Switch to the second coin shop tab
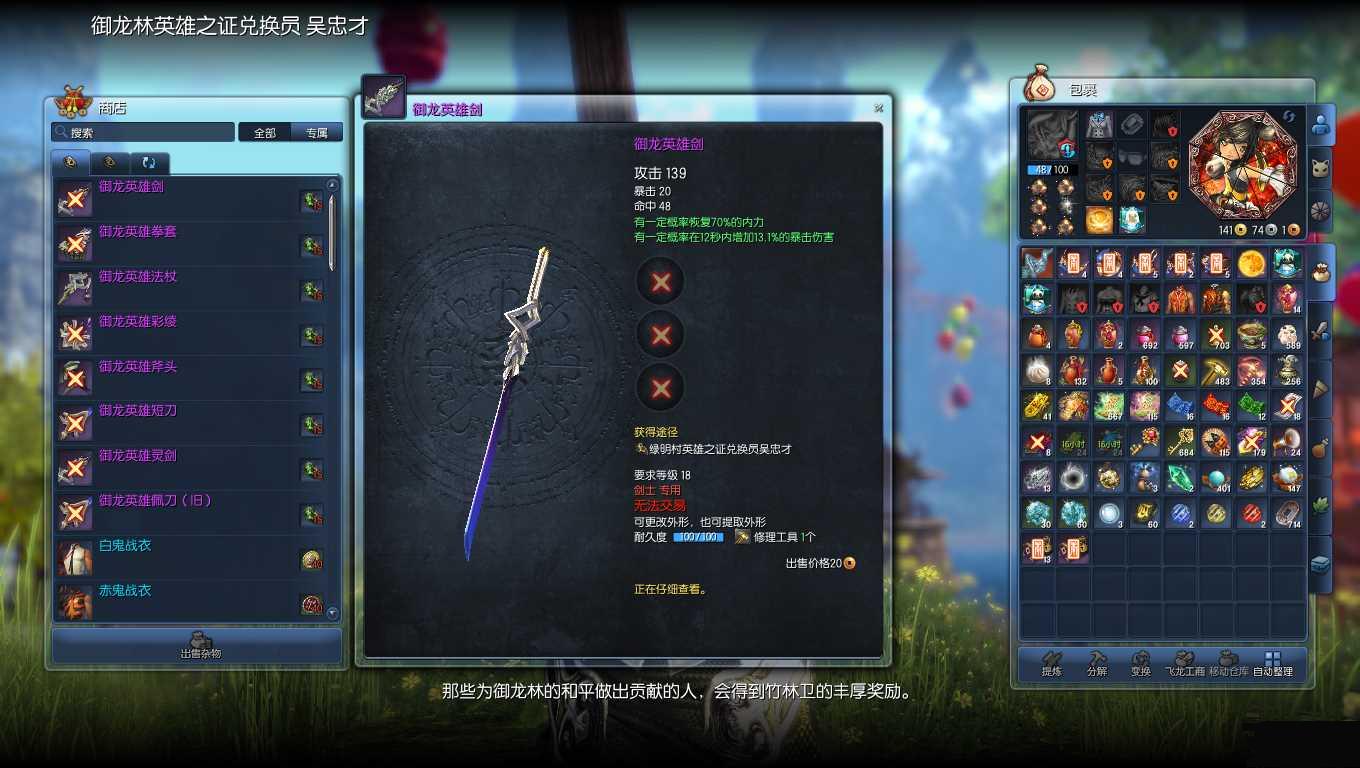This screenshot has width=1360, height=768. [110, 162]
